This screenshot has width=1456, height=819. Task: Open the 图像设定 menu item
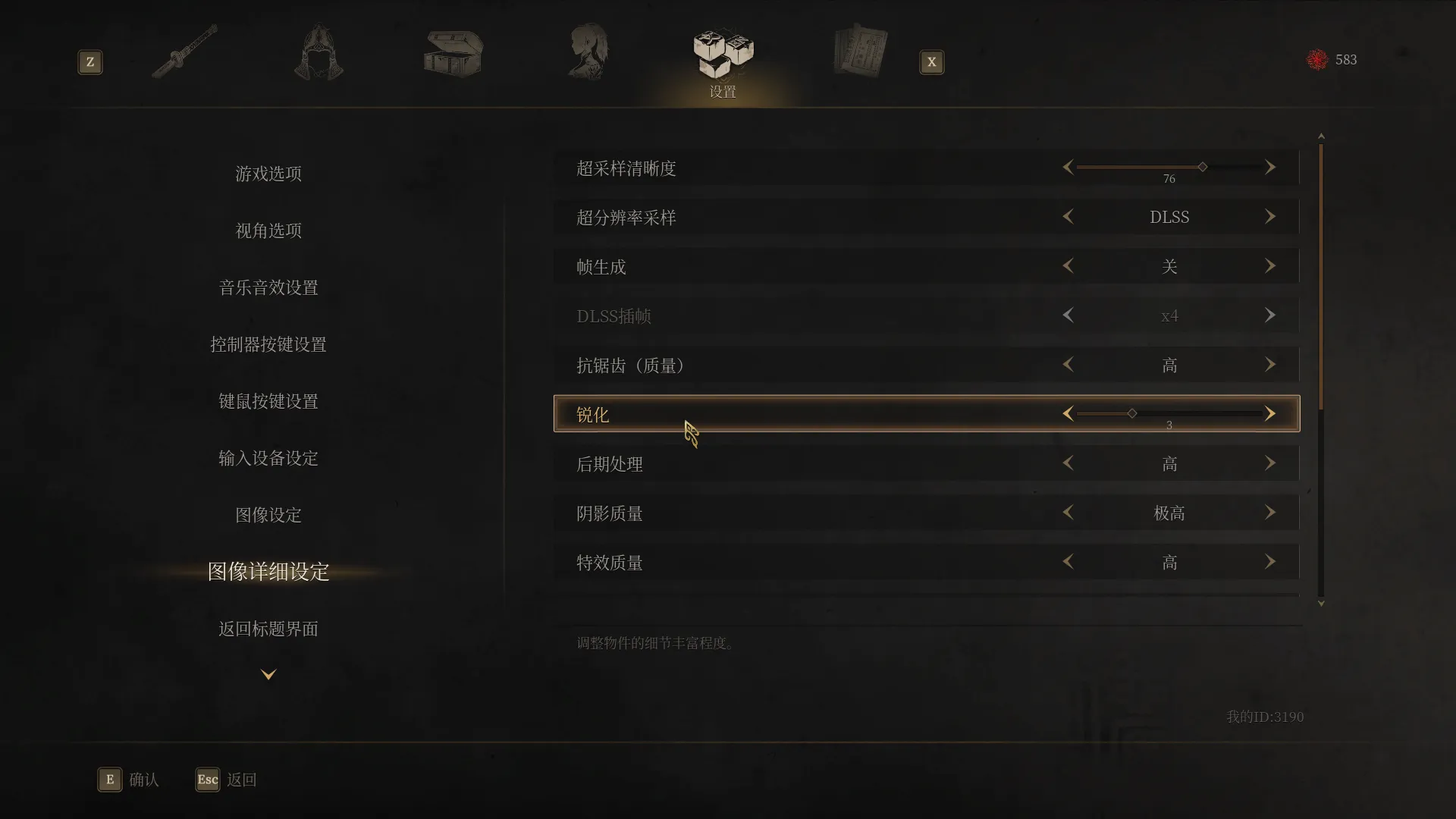click(268, 515)
